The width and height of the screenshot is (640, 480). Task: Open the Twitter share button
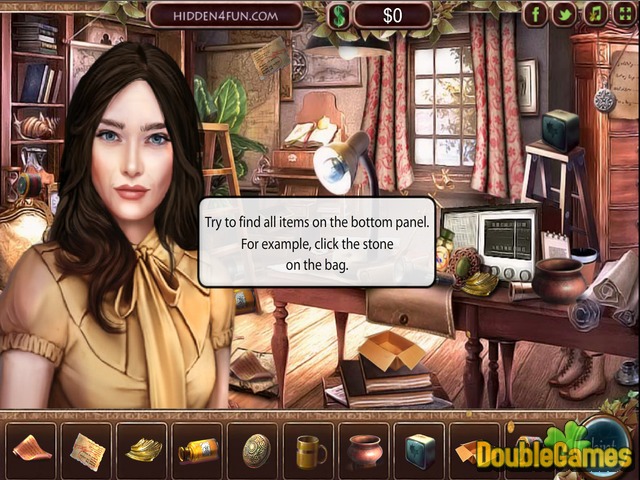click(x=565, y=14)
